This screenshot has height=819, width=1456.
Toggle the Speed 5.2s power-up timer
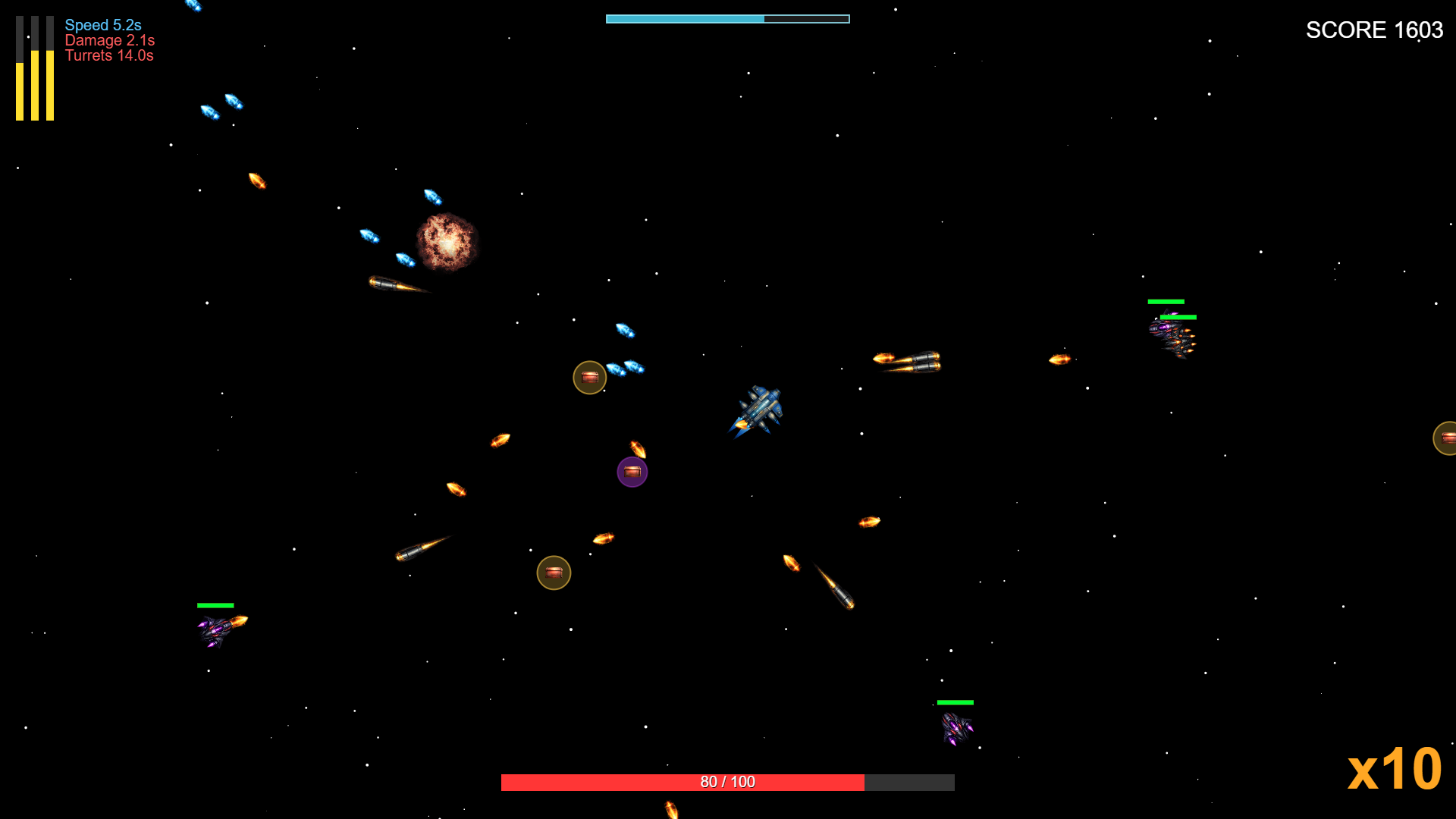[x=103, y=25]
